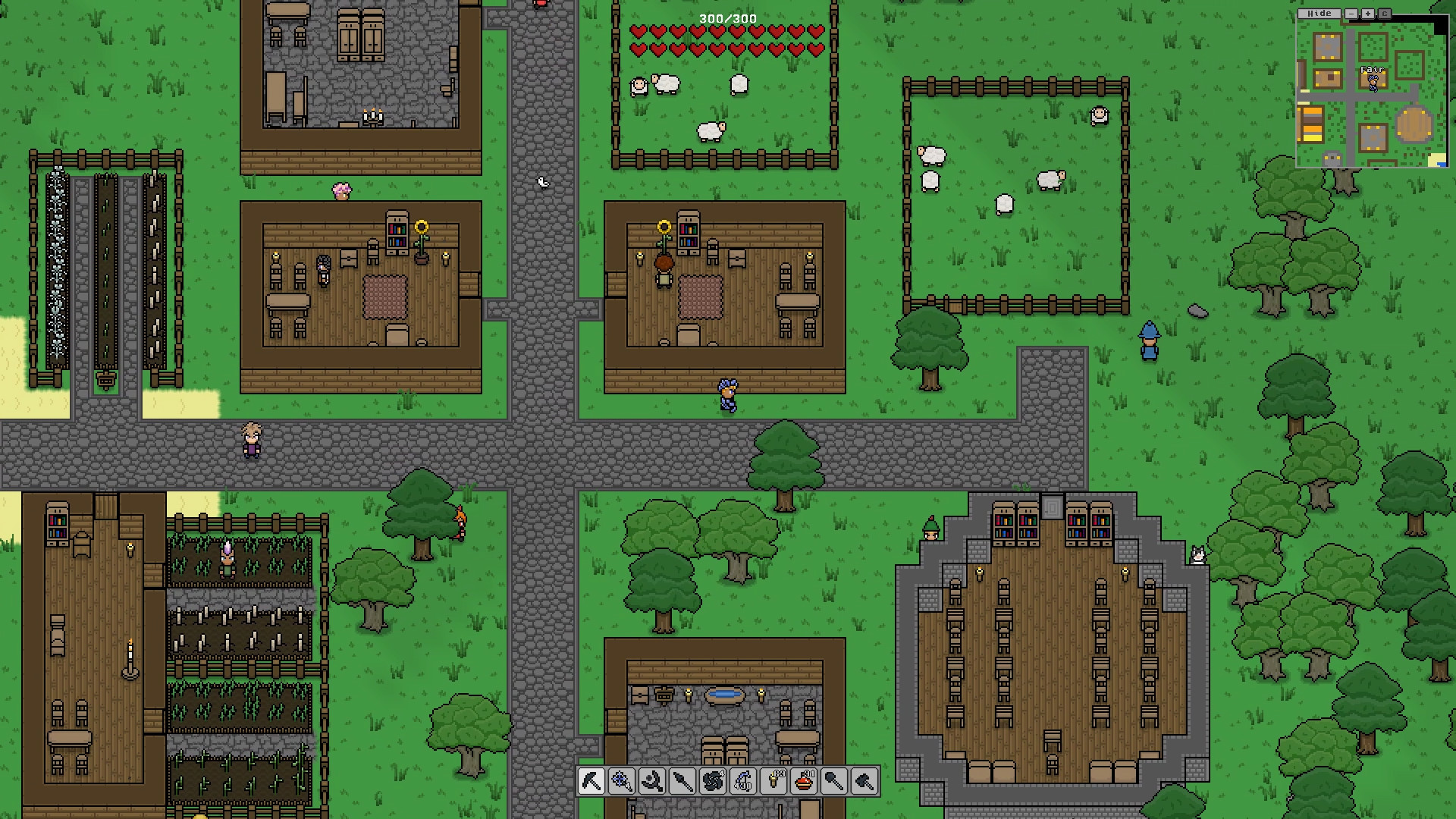1456x819 pixels.
Task: Select the round mace in the hotbar
Action: [835, 782]
